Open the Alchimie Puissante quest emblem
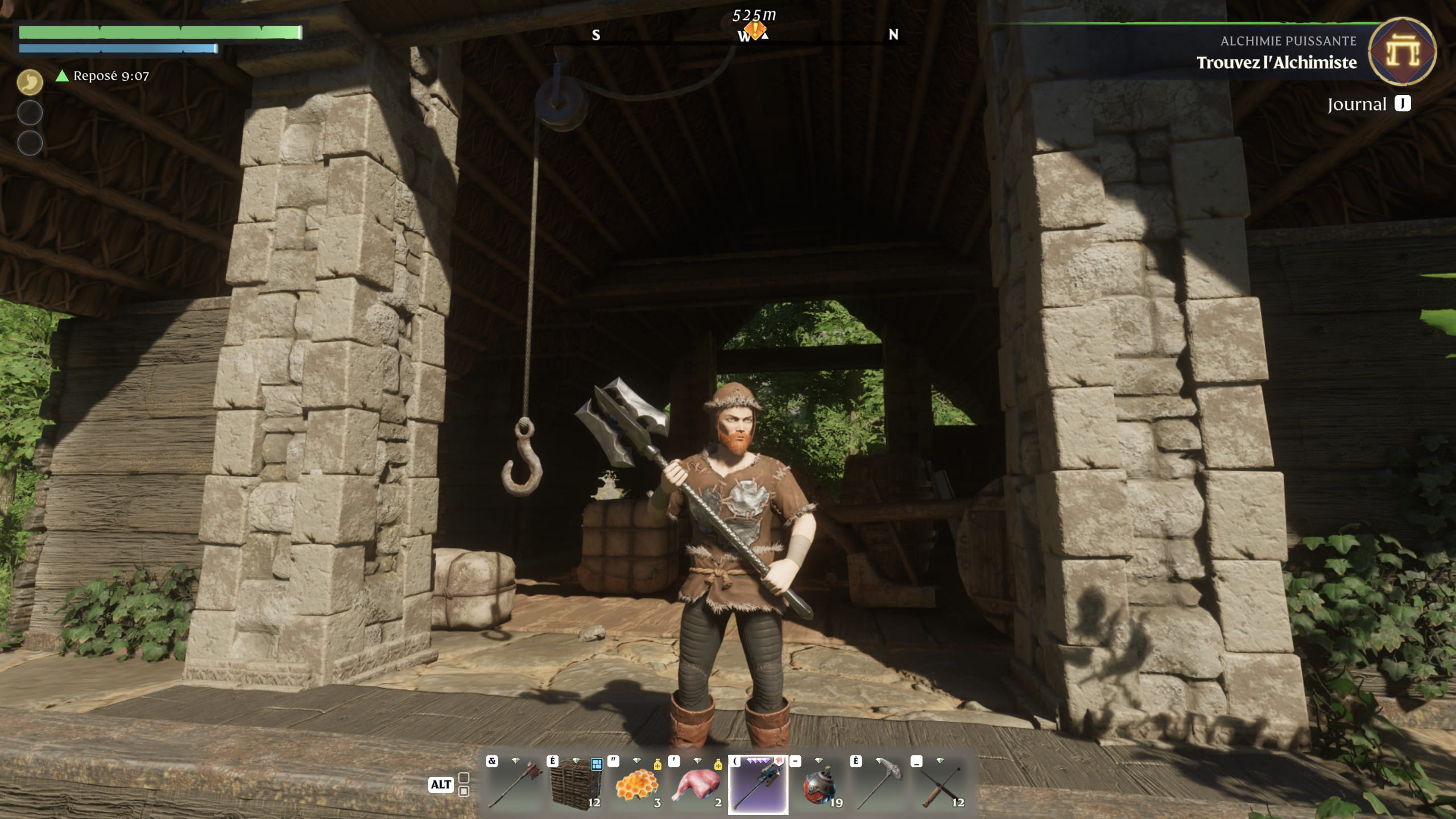Viewport: 1456px width, 819px height. [x=1402, y=52]
